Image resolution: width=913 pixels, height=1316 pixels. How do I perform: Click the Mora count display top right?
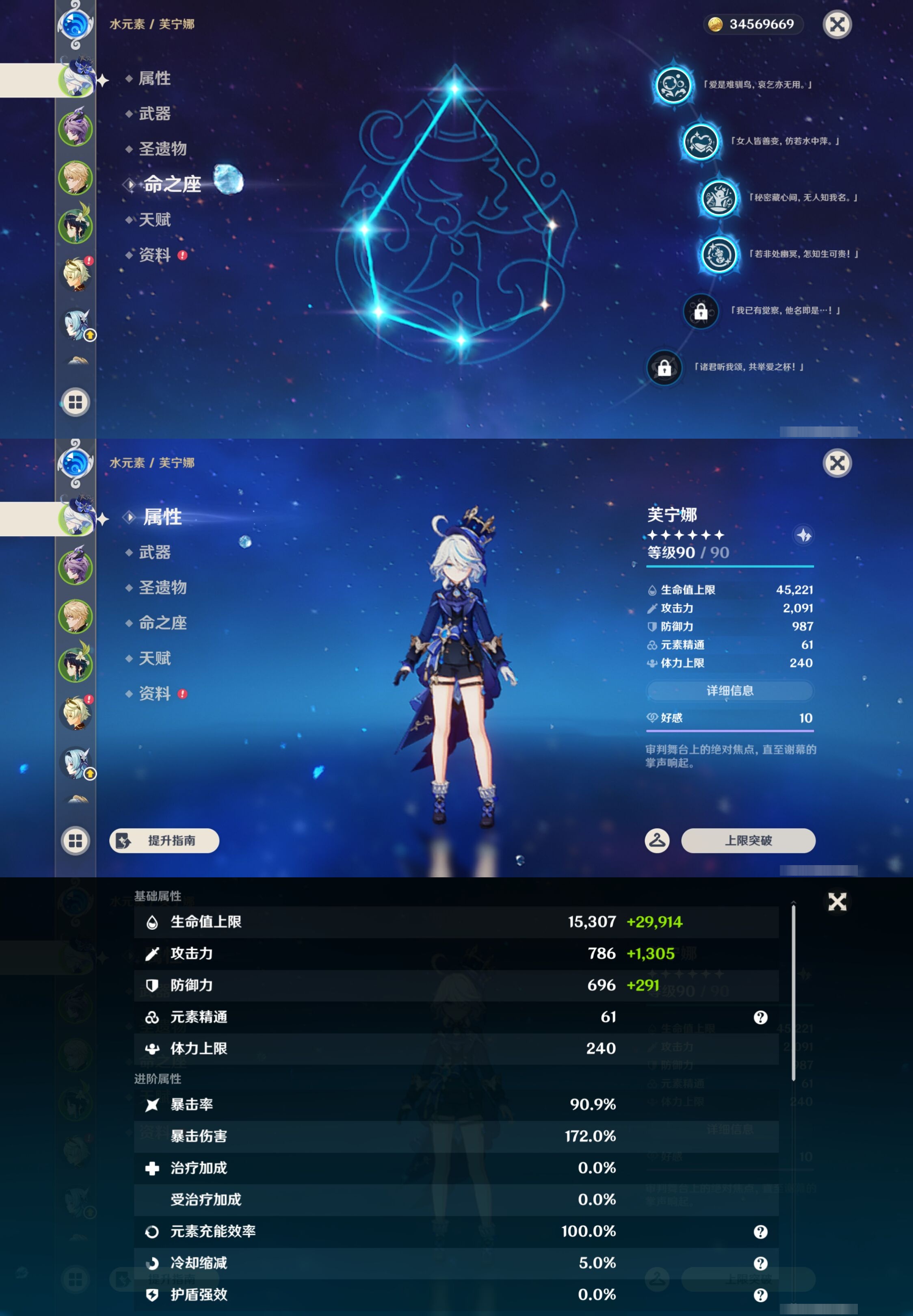click(753, 24)
